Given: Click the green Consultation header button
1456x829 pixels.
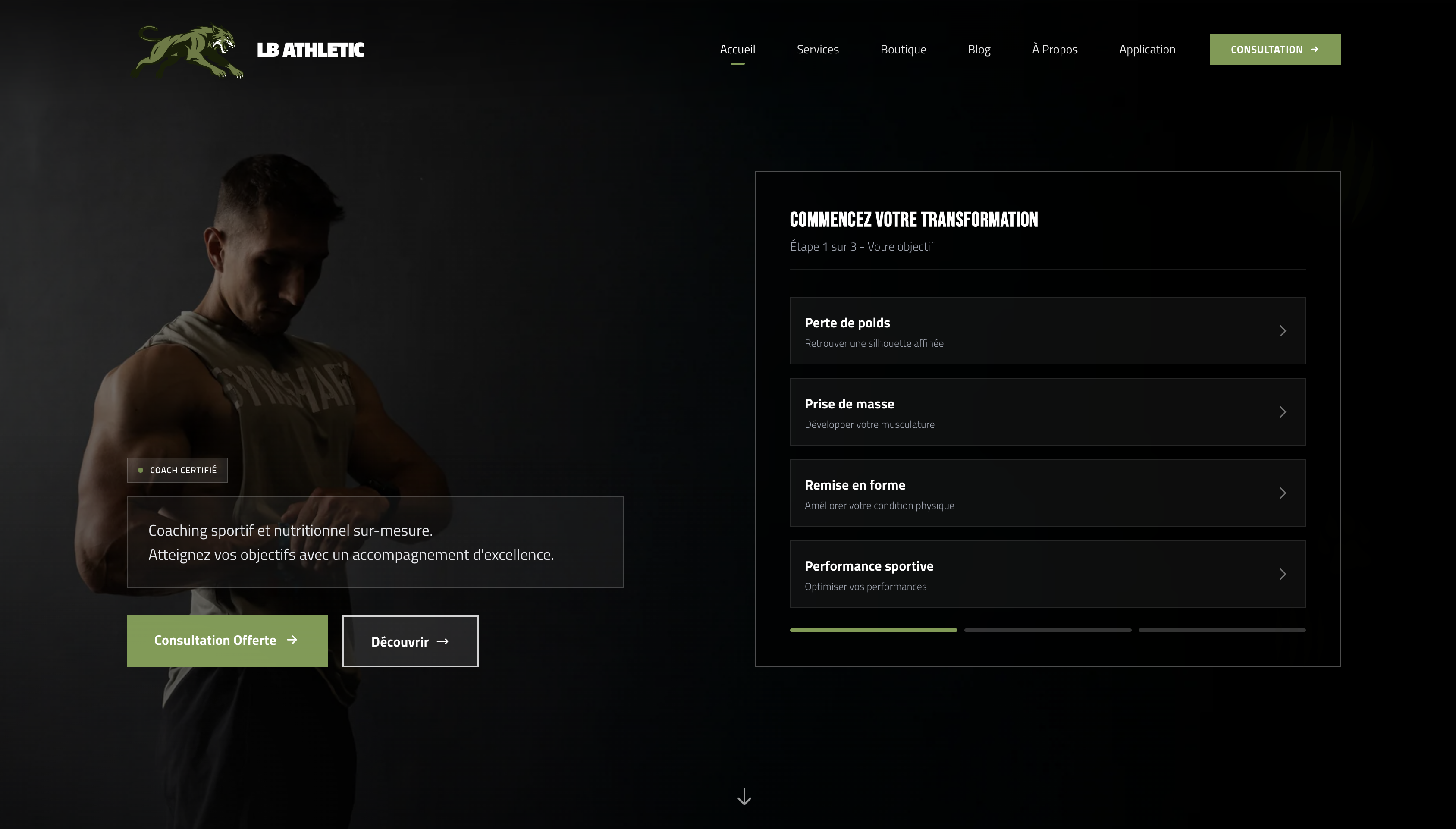Looking at the screenshot, I should 1274,50.
